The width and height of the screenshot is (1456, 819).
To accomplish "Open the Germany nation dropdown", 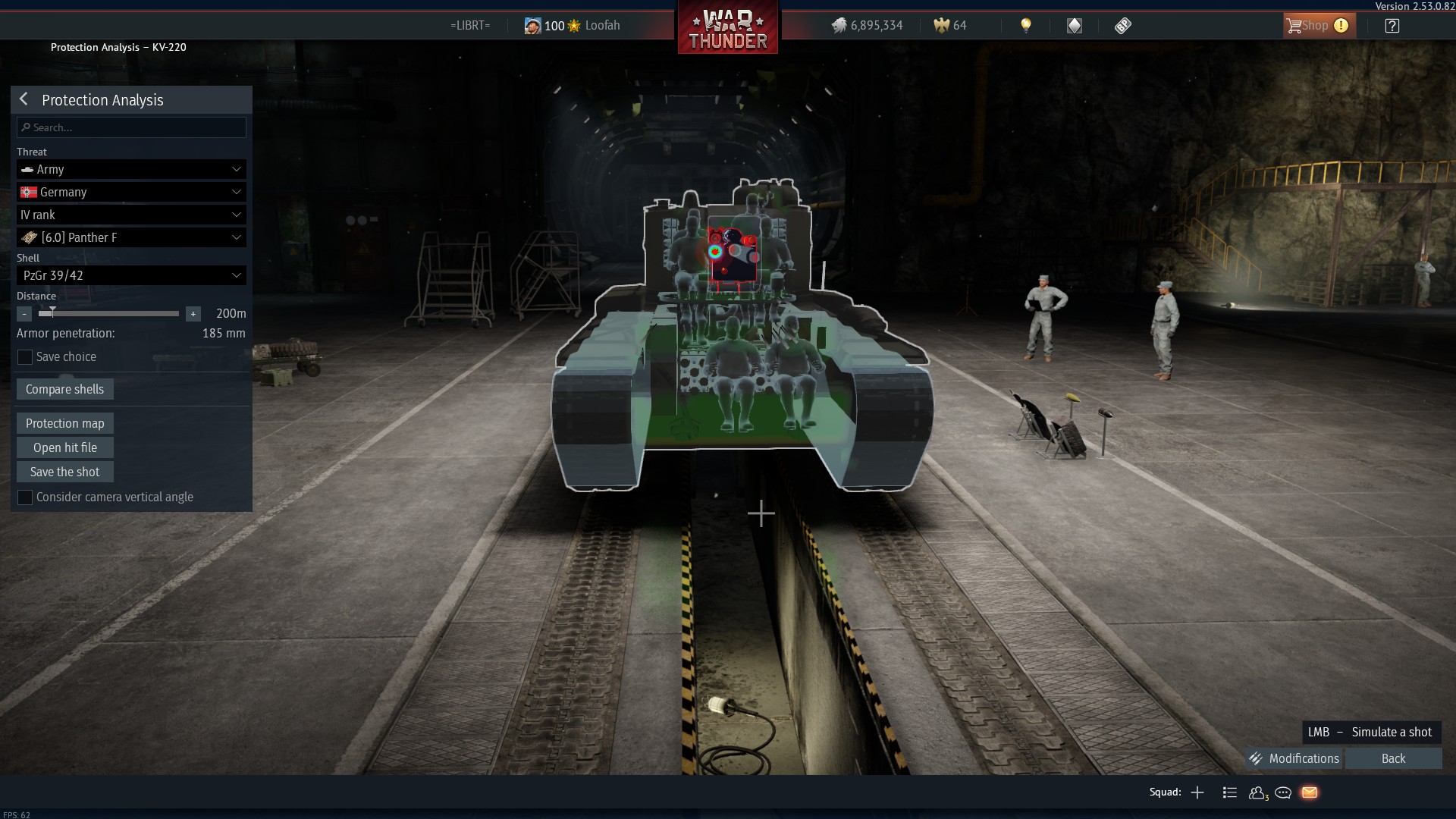I will 131,192.
